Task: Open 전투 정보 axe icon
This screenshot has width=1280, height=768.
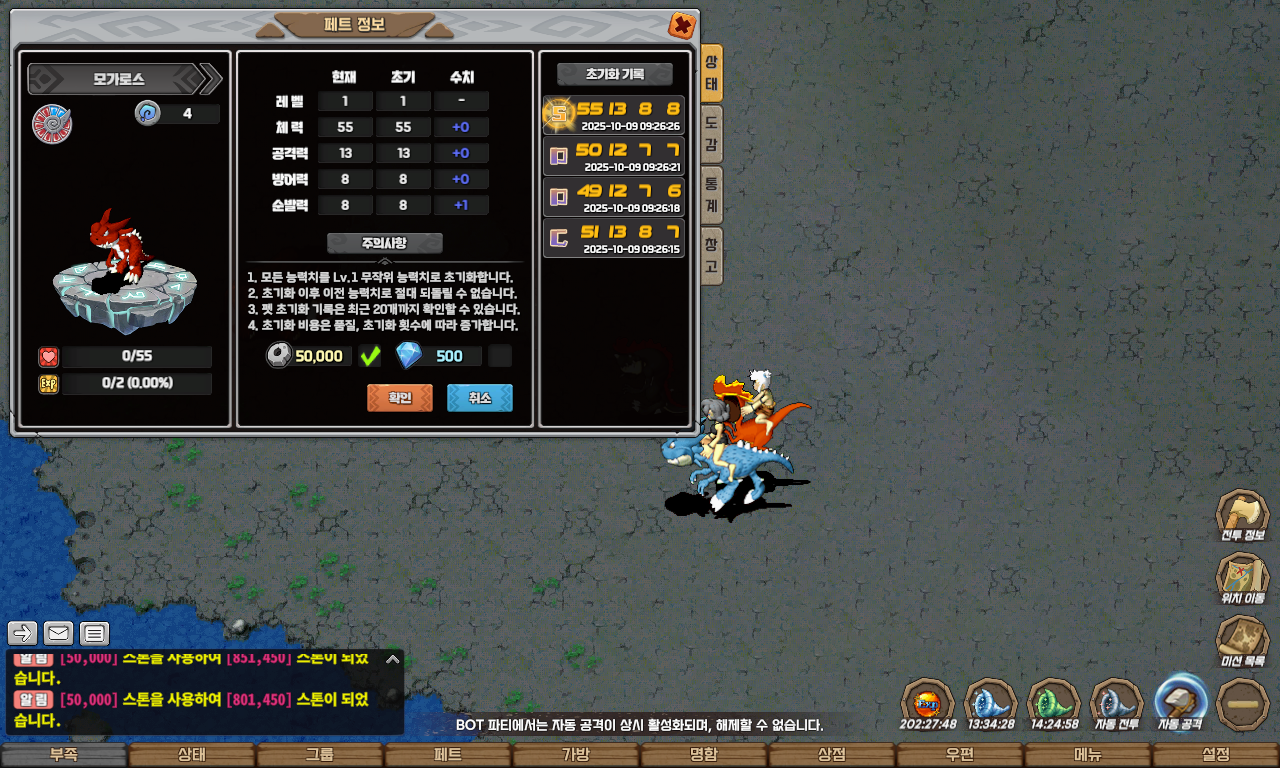Action: pyautogui.click(x=1242, y=516)
